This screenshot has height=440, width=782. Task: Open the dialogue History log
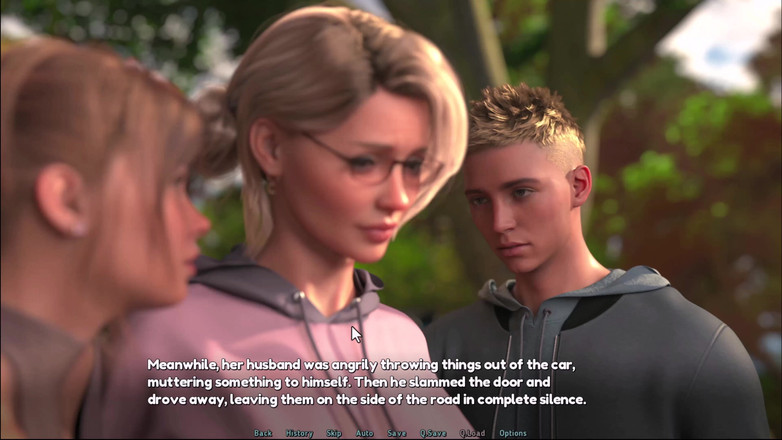(299, 433)
